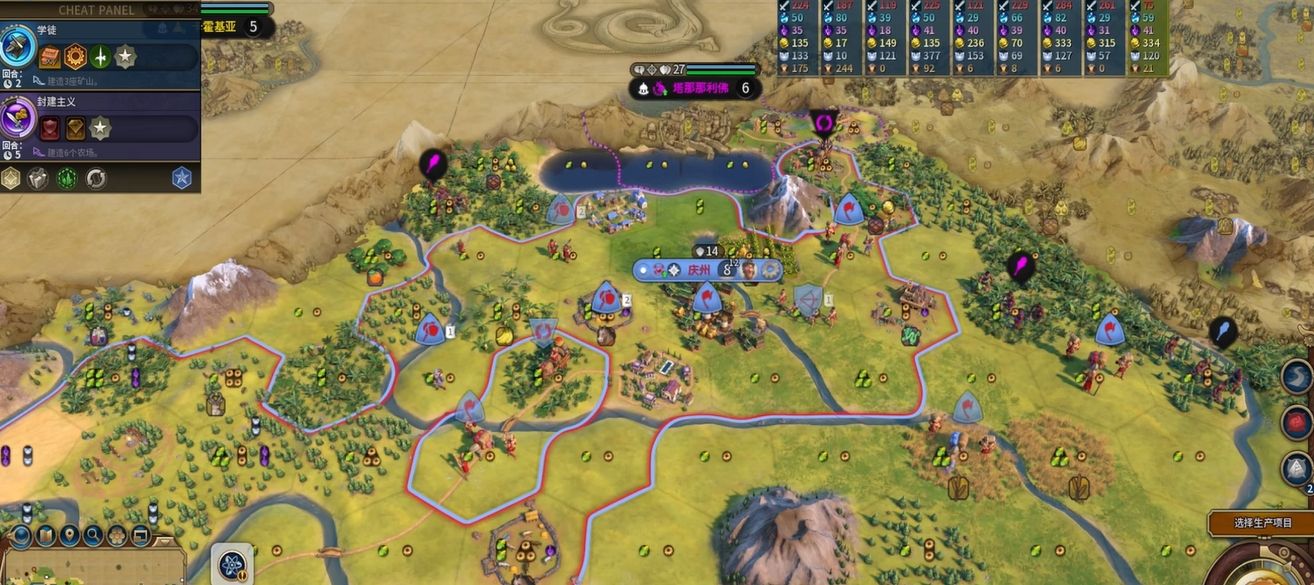Click the blue star button in tracker bar
This screenshot has width=1314, height=585.
pos(181,178)
